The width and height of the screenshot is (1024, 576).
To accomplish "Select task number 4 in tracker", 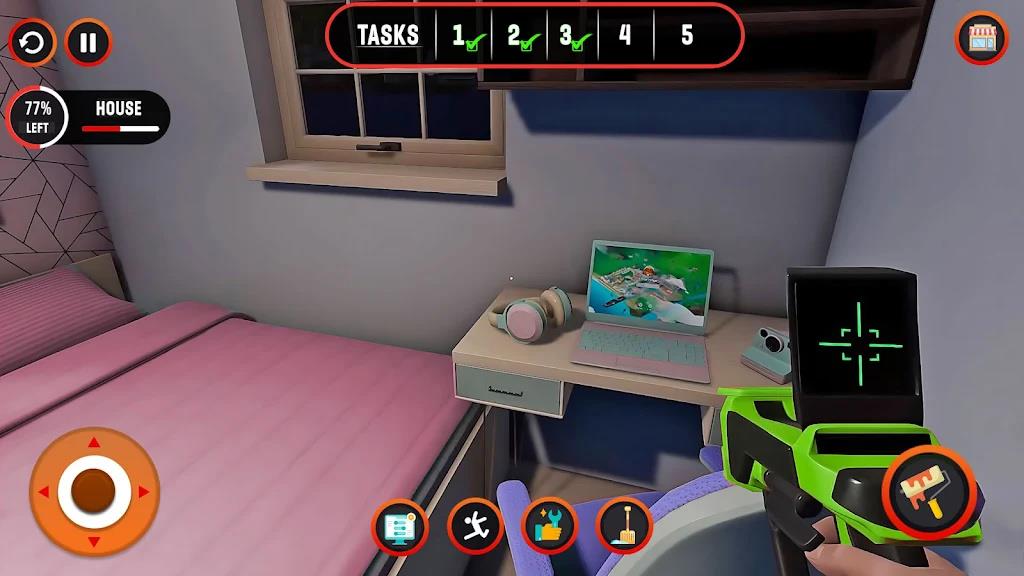I will [625, 36].
